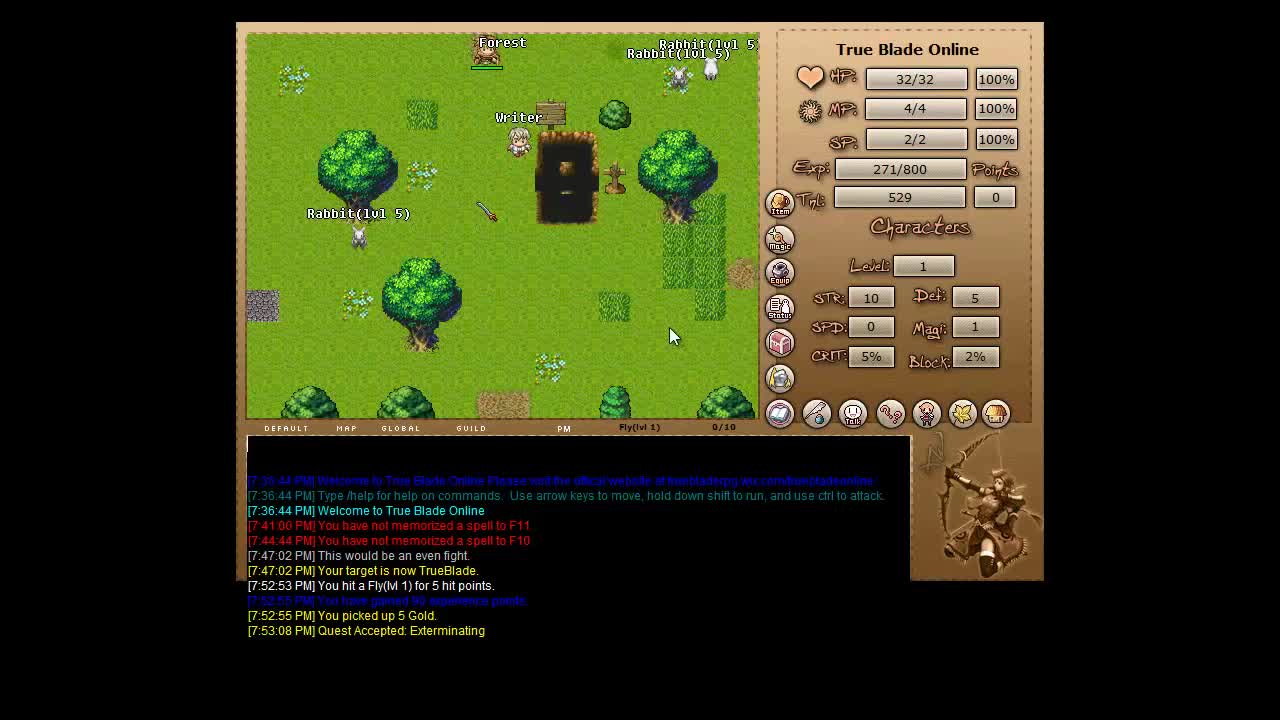Select the armor helmet icon in the sidebar
Viewport: 1280px width, 720px height.
[780, 378]
